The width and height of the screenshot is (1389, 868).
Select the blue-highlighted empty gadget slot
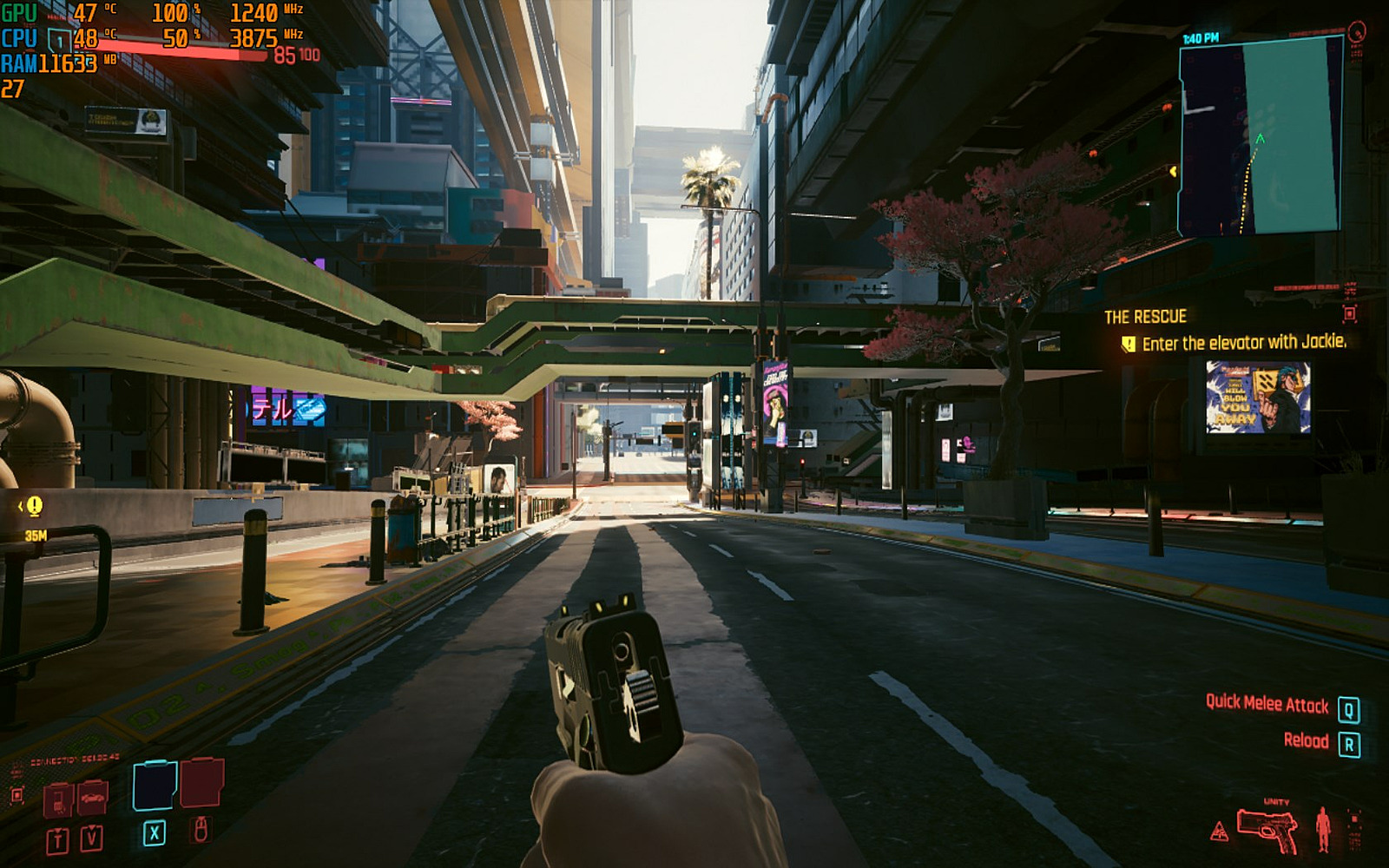[155, 786]
